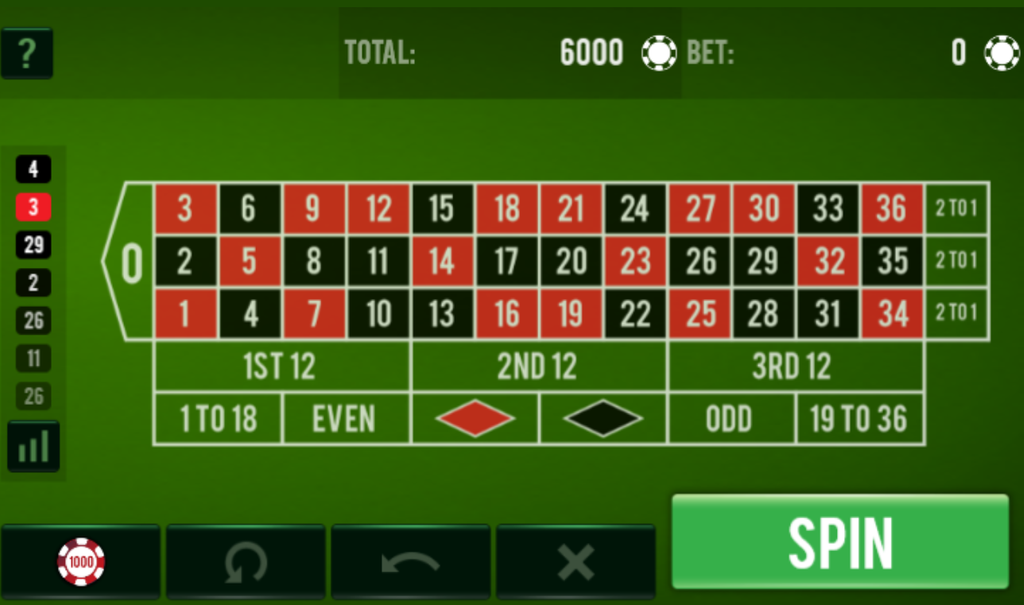Screen dimensions: 1024x605
Task: Place a bet on the 0 cell
Action: 131,262
